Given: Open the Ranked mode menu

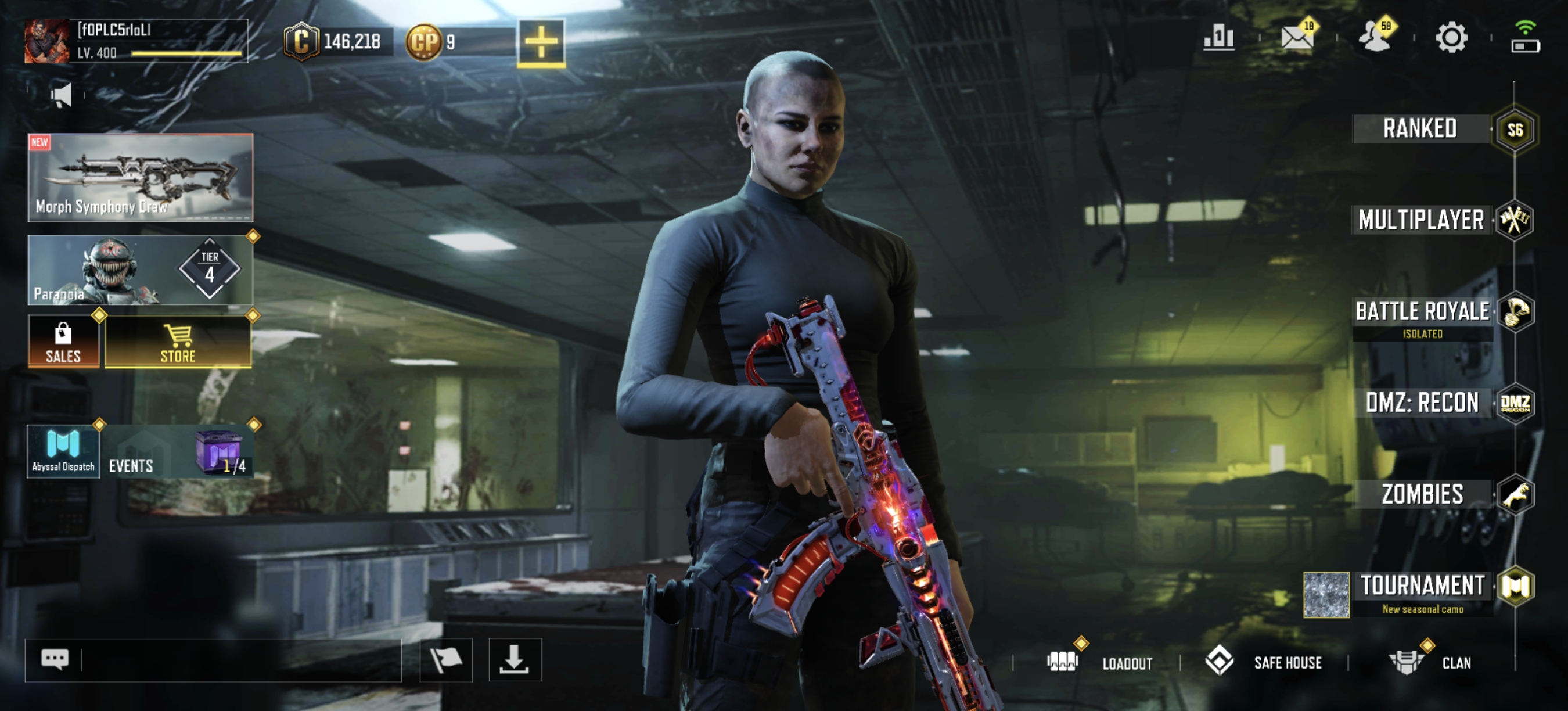Looking at the screenshot, I should [1420, 129].
